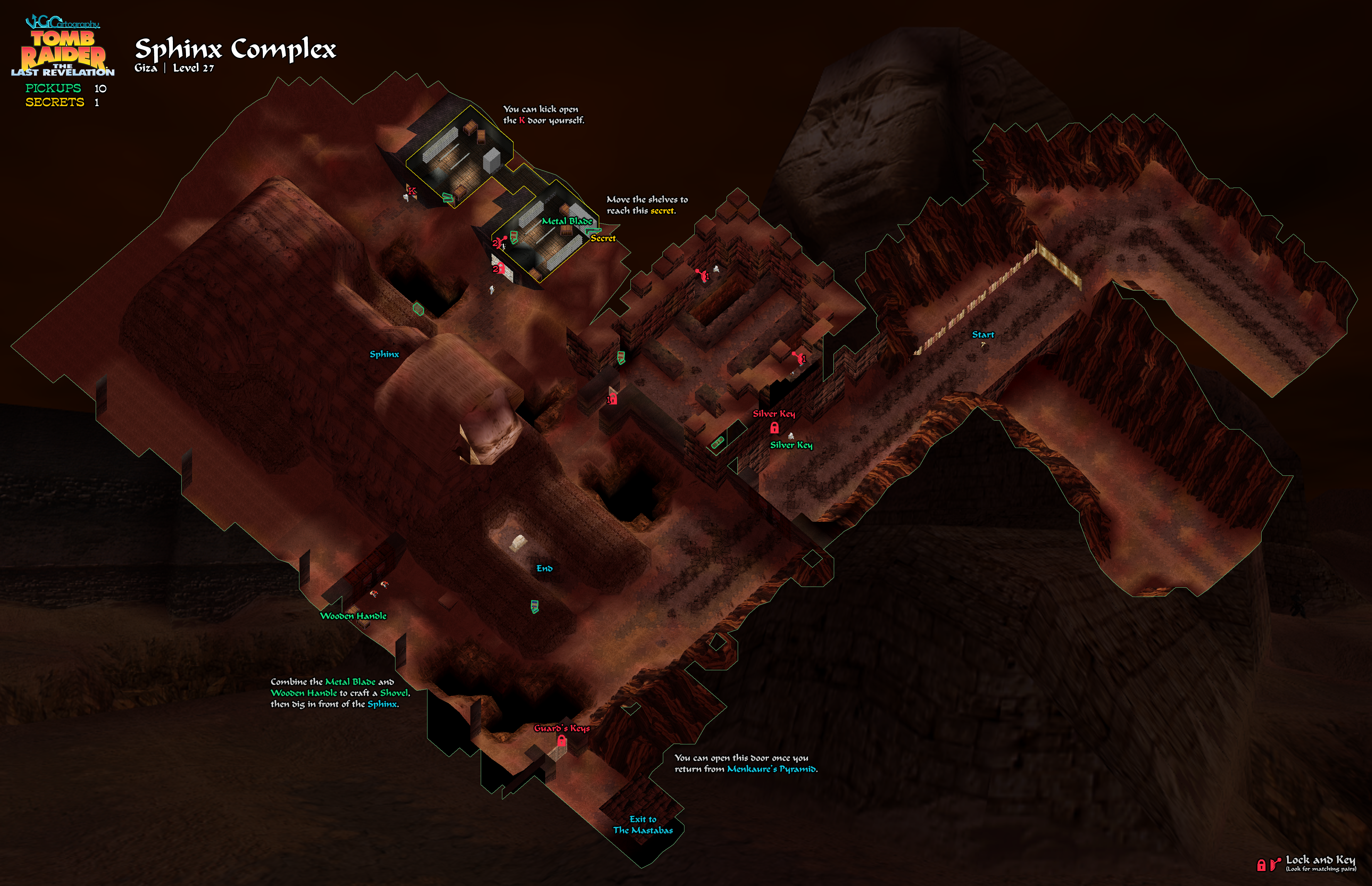Select the blue Sphinx location label
This screenshot has height=886, width=1372.
pyautogui.click(x=384, y=354)
